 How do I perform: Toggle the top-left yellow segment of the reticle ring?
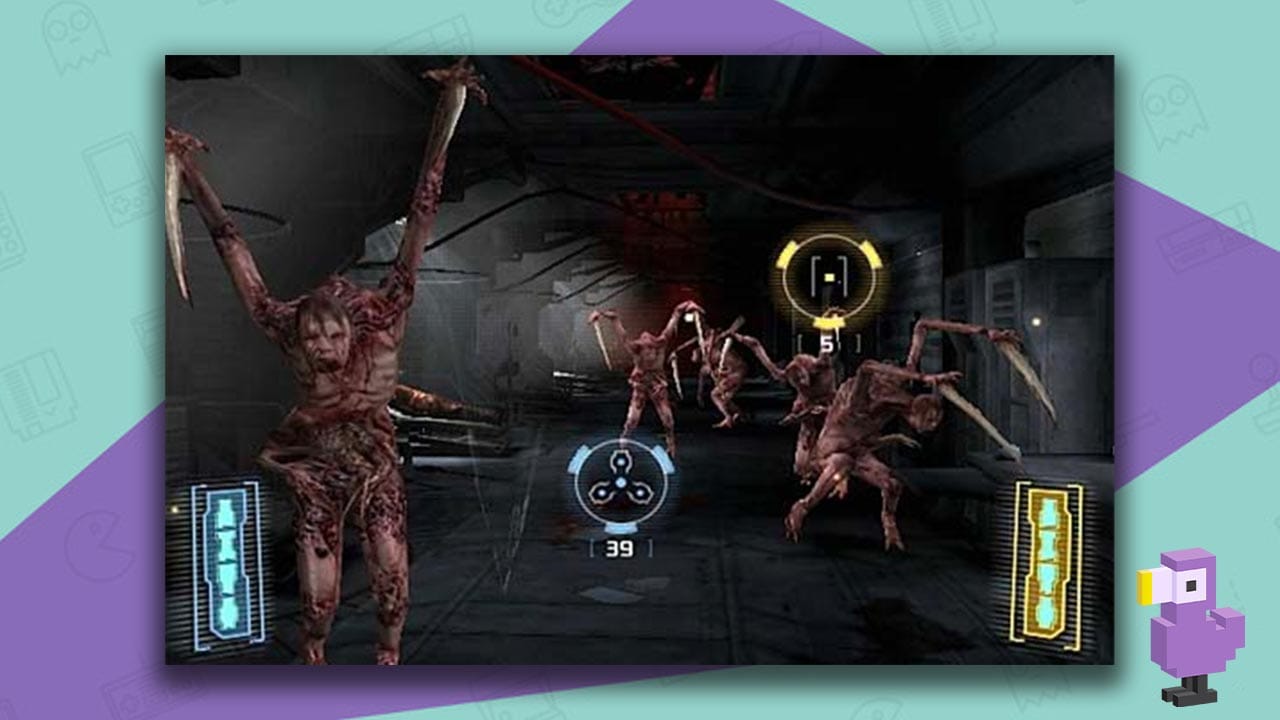tap(786, 255)
